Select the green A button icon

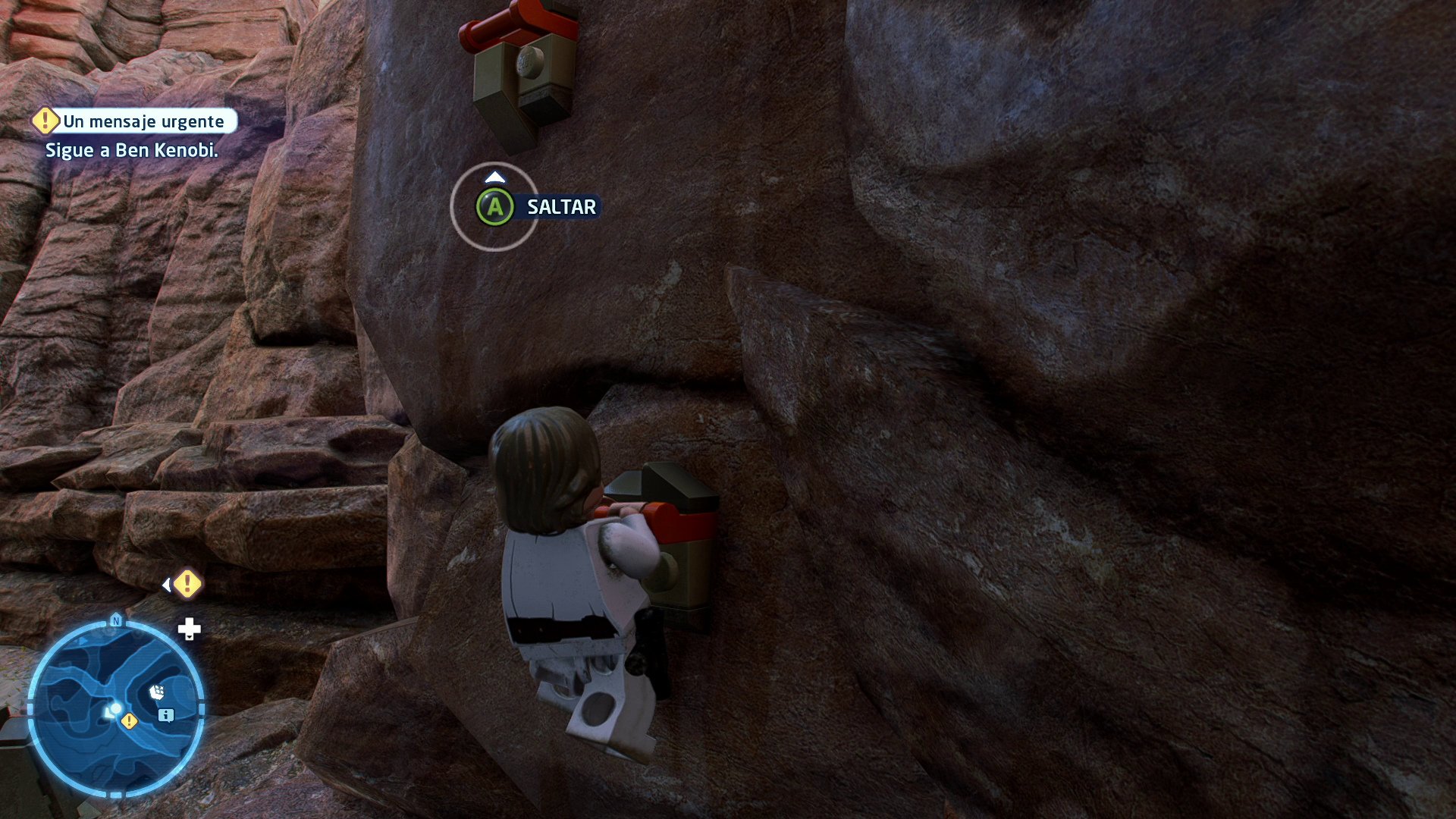(495, 207)
